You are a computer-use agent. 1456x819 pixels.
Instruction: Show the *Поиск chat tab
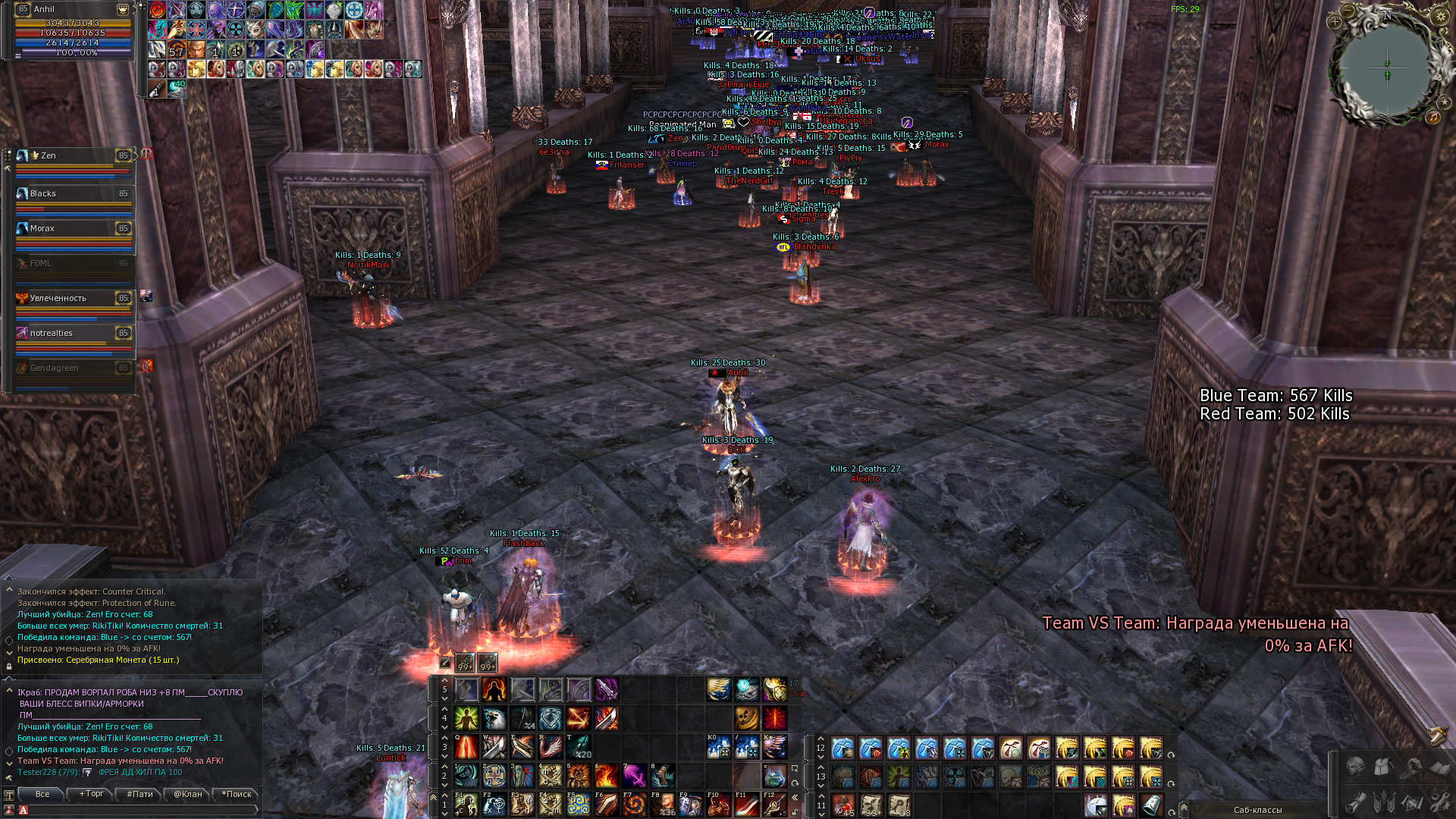pyautogui.click(x=237, y=794)
